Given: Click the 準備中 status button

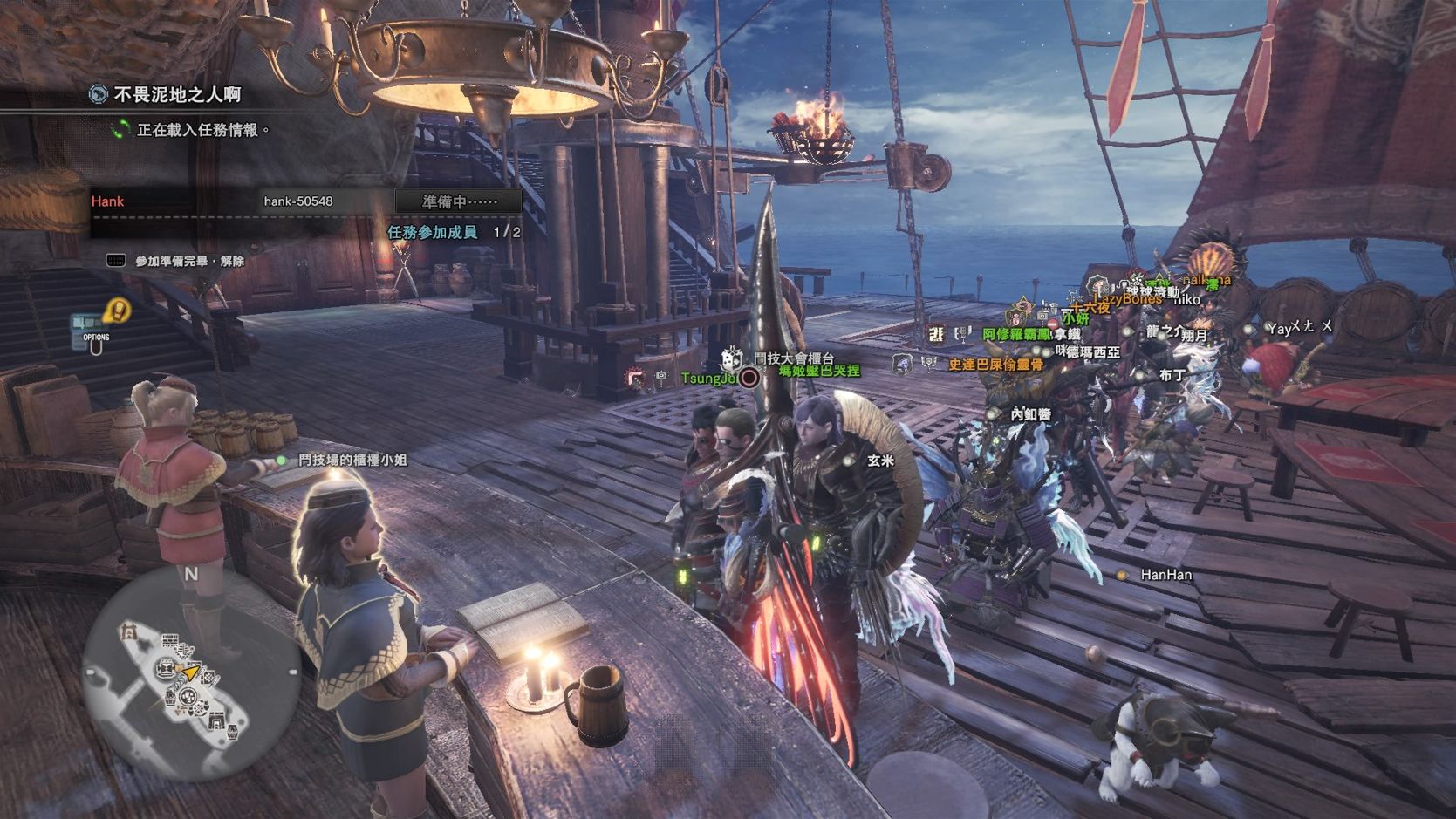Looking at the screenshot, I should point(459,201).
